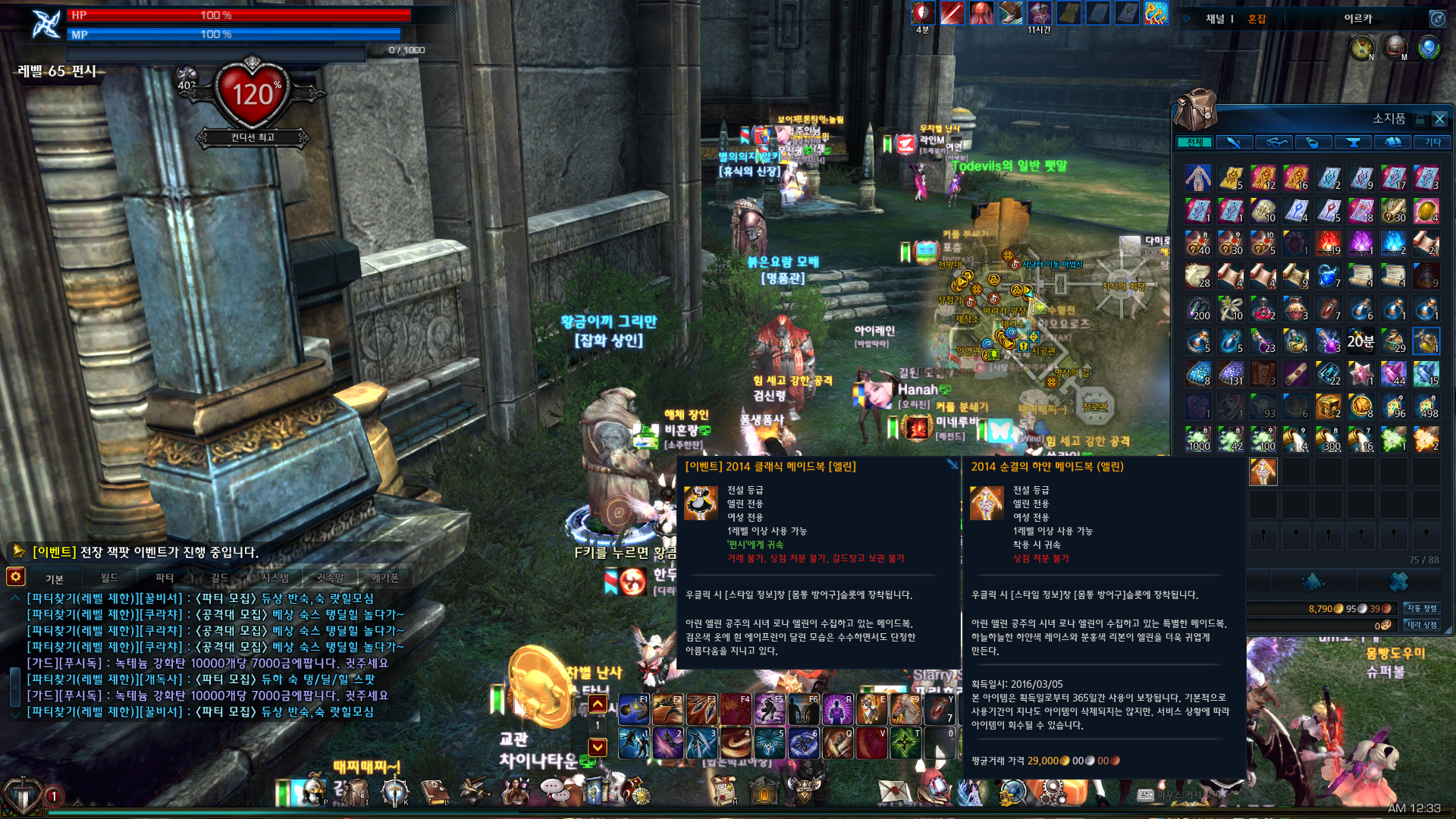Image resolution: width=1456 pixels, height=819 pixels.
Task: Open the 테라 상점 shop button
Action: (1422, 625)
